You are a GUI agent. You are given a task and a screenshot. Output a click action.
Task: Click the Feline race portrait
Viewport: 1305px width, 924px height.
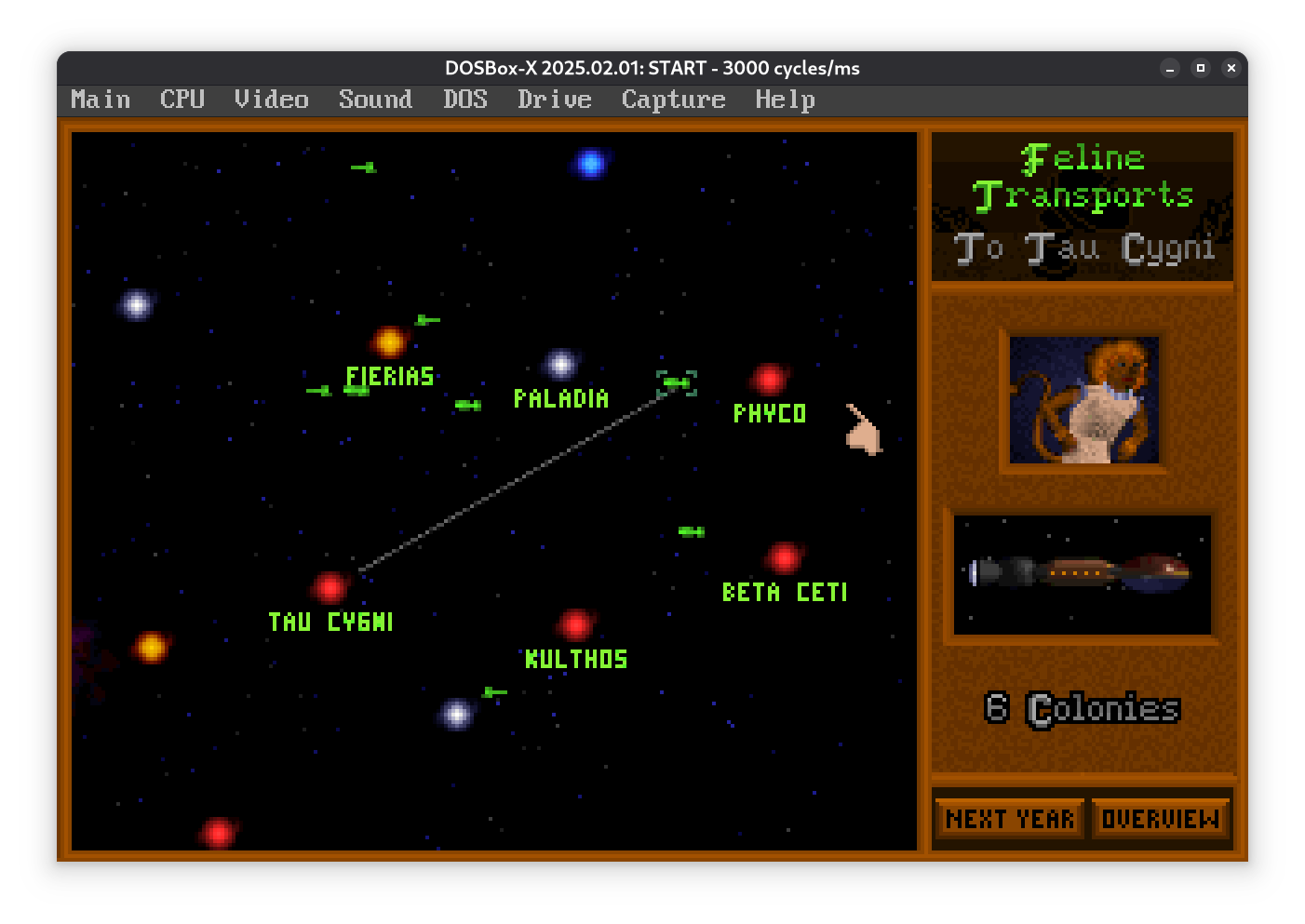click(1084, 400)
